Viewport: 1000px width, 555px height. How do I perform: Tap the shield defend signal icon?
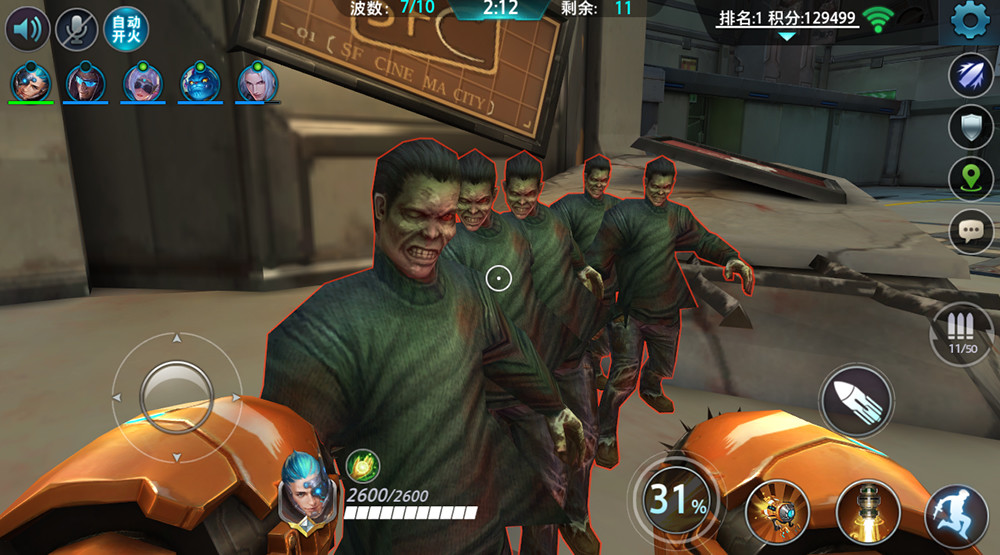(x=970, y=127)
